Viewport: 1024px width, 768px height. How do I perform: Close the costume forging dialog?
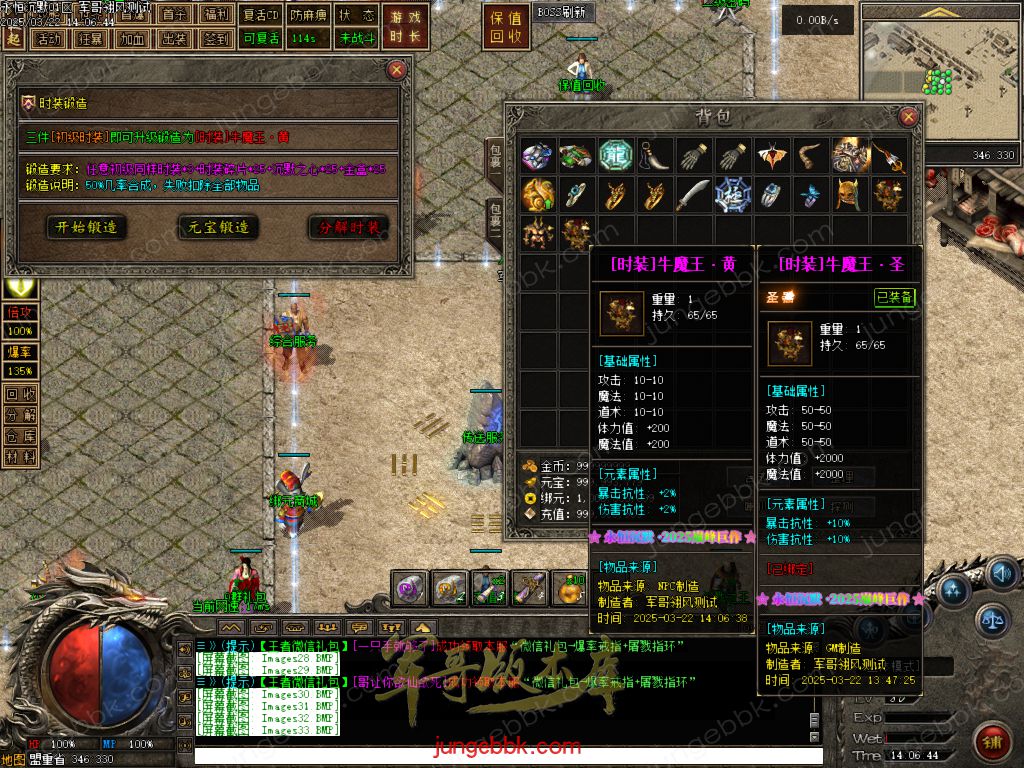tap(397, 70)
